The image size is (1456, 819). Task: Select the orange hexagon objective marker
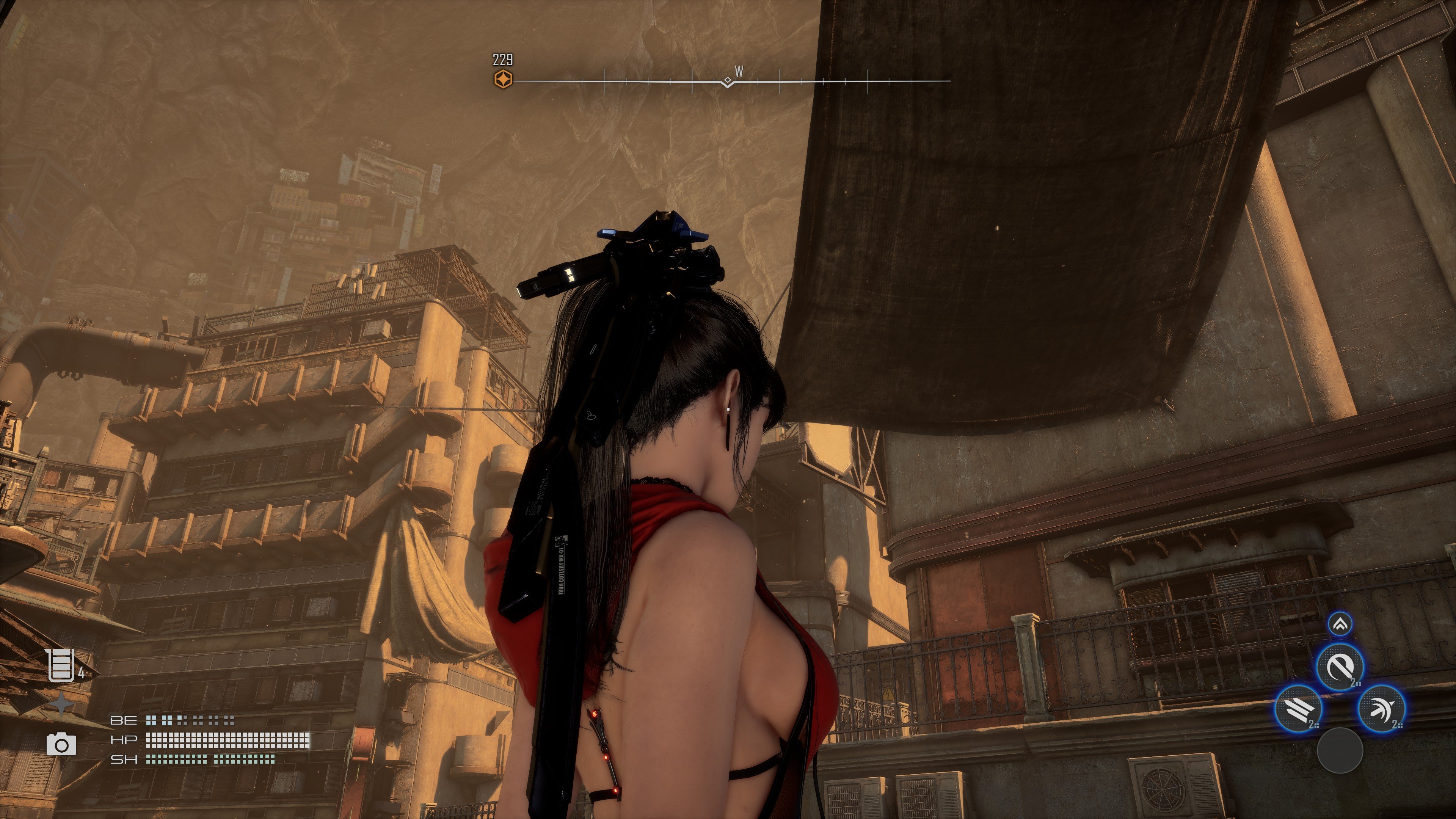click(503, 79)
